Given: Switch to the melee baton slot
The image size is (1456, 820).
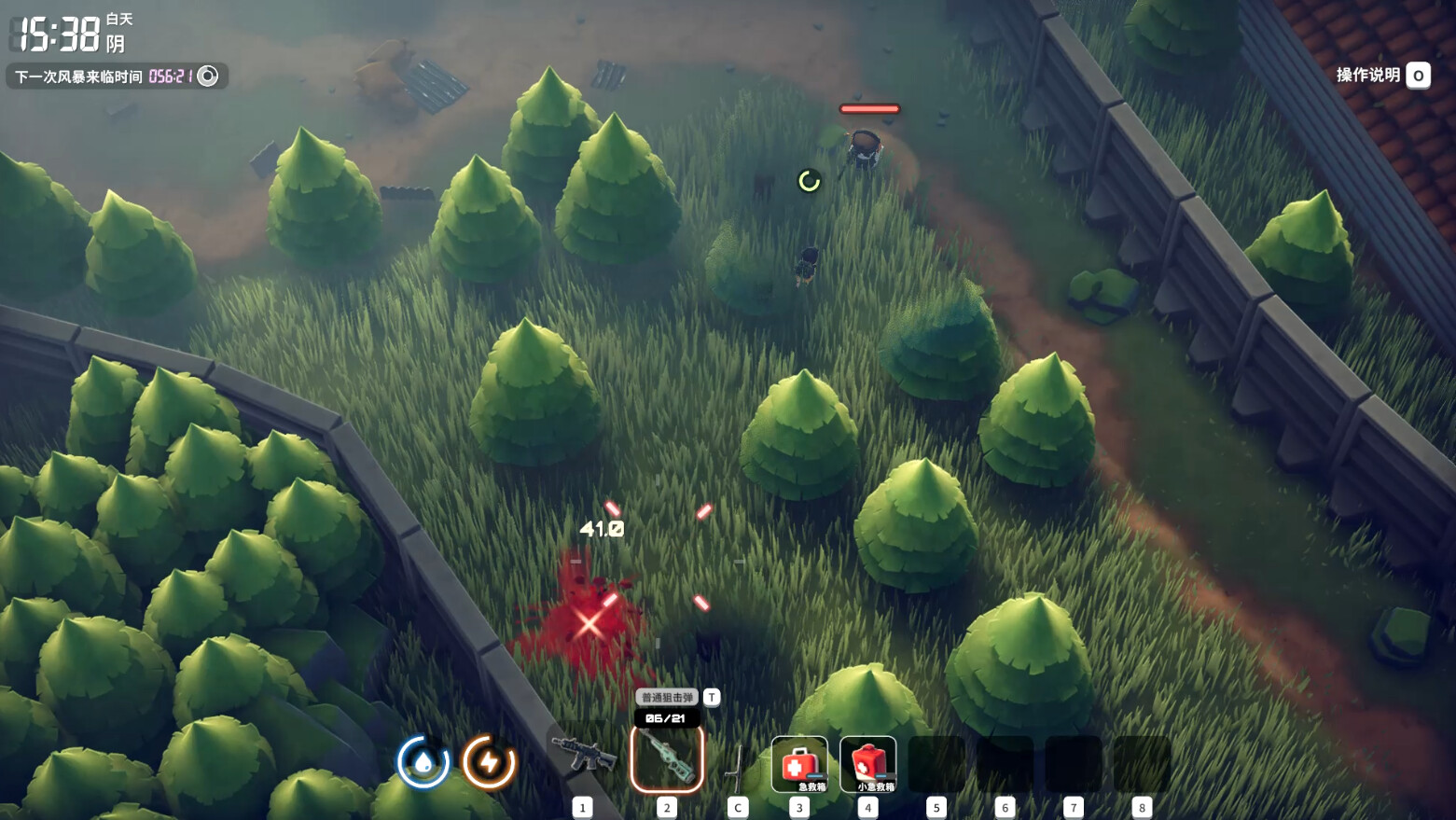Looking at the screenshot, I should click(737, 765).
